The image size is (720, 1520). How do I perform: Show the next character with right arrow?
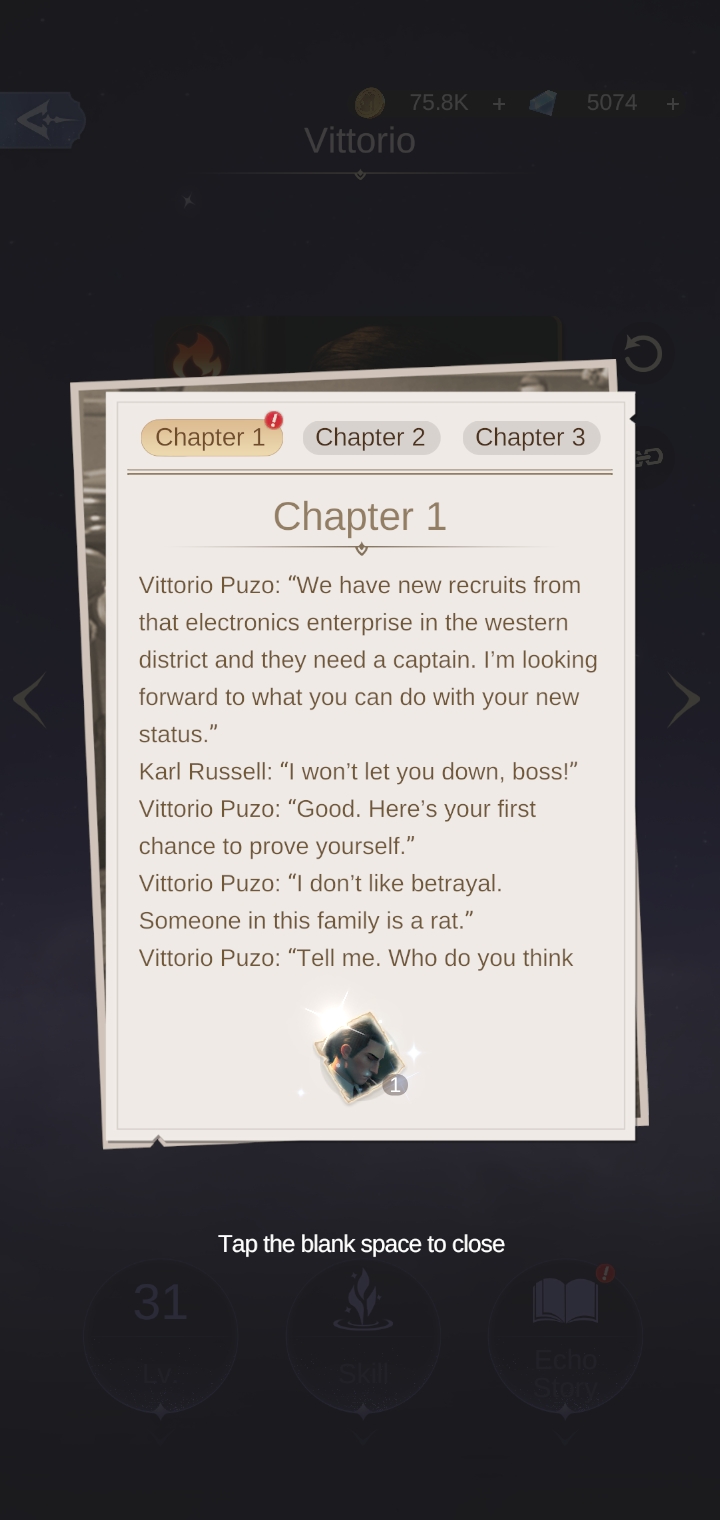[684, 699]
